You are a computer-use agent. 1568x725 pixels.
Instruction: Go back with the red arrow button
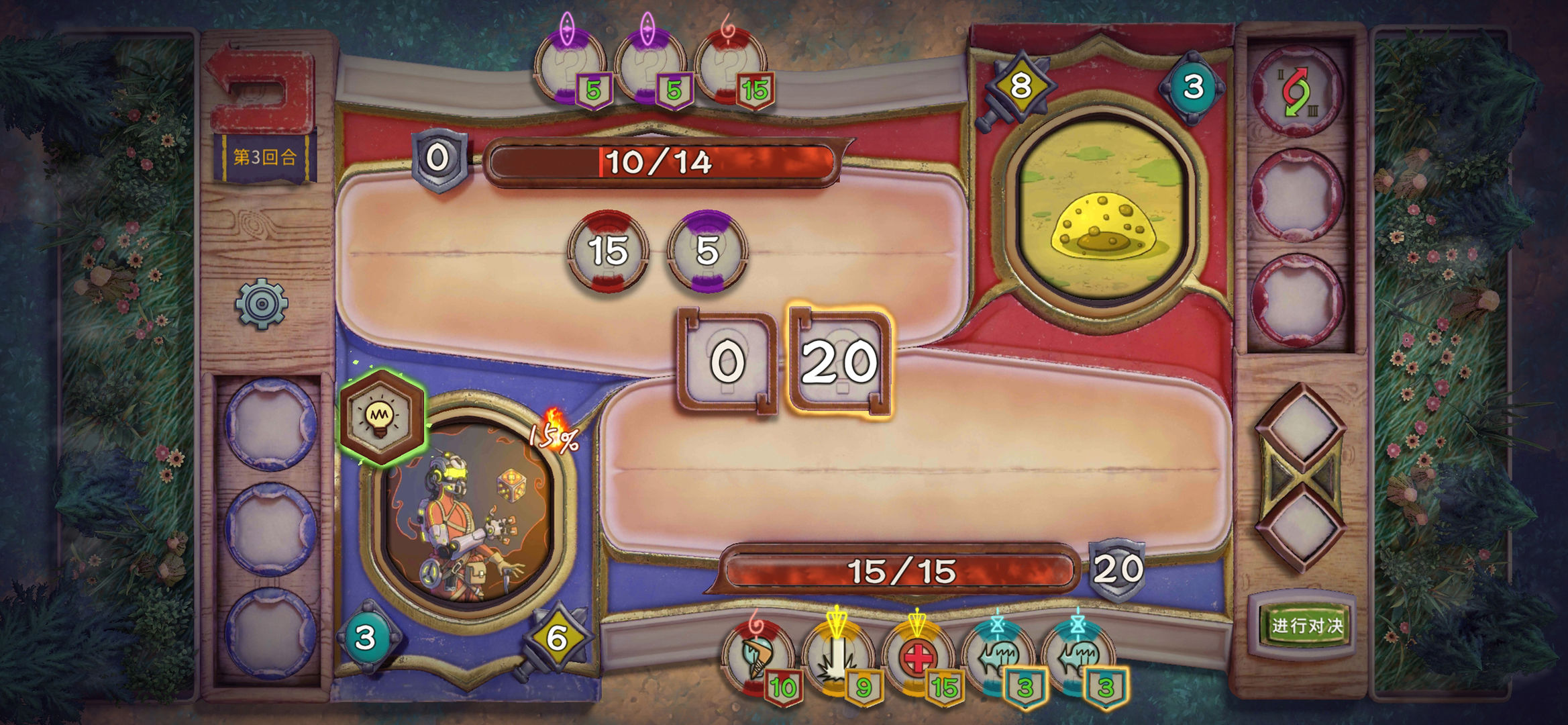pyautogui.click(x=262, y=91)
